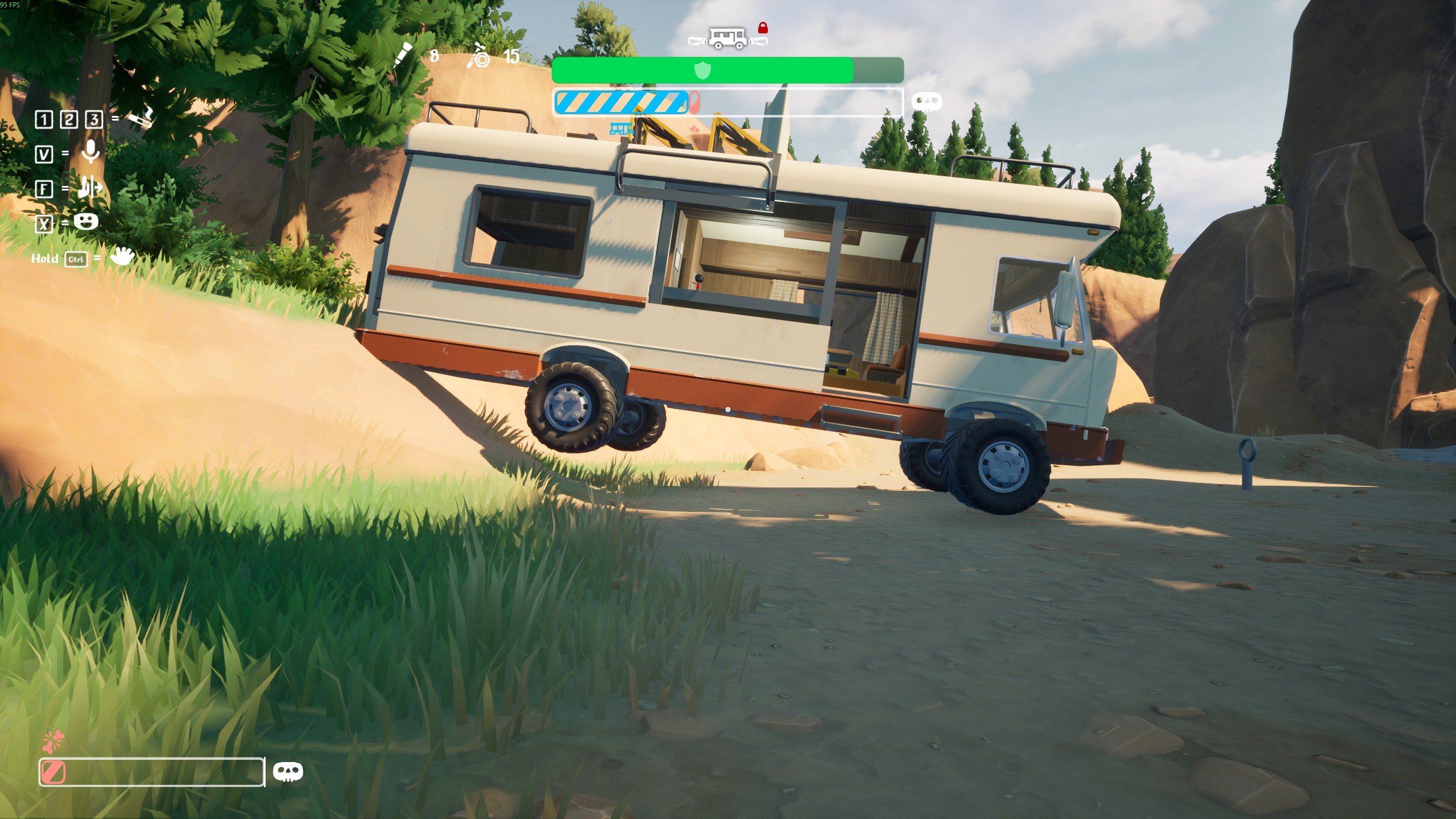
Task: Select the blue RV progress marker
Action: (x=621, y=129)
